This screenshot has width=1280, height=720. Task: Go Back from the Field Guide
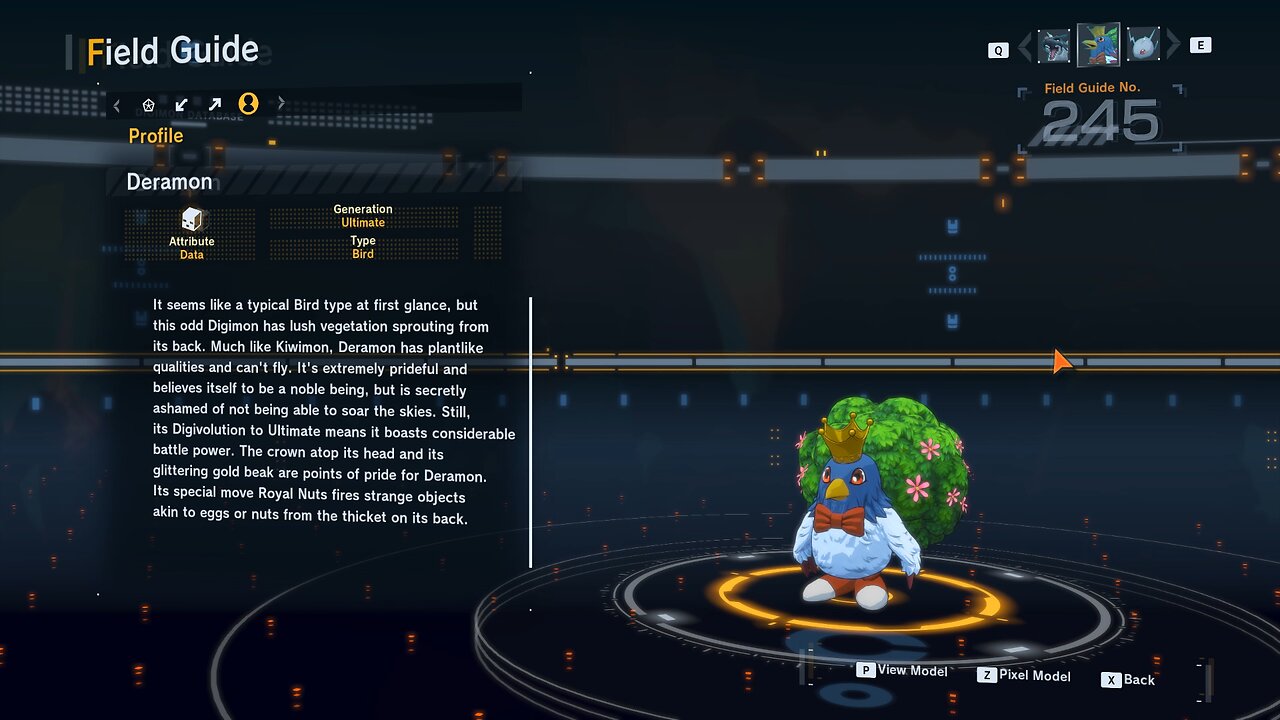click(x=1128, y=680)
